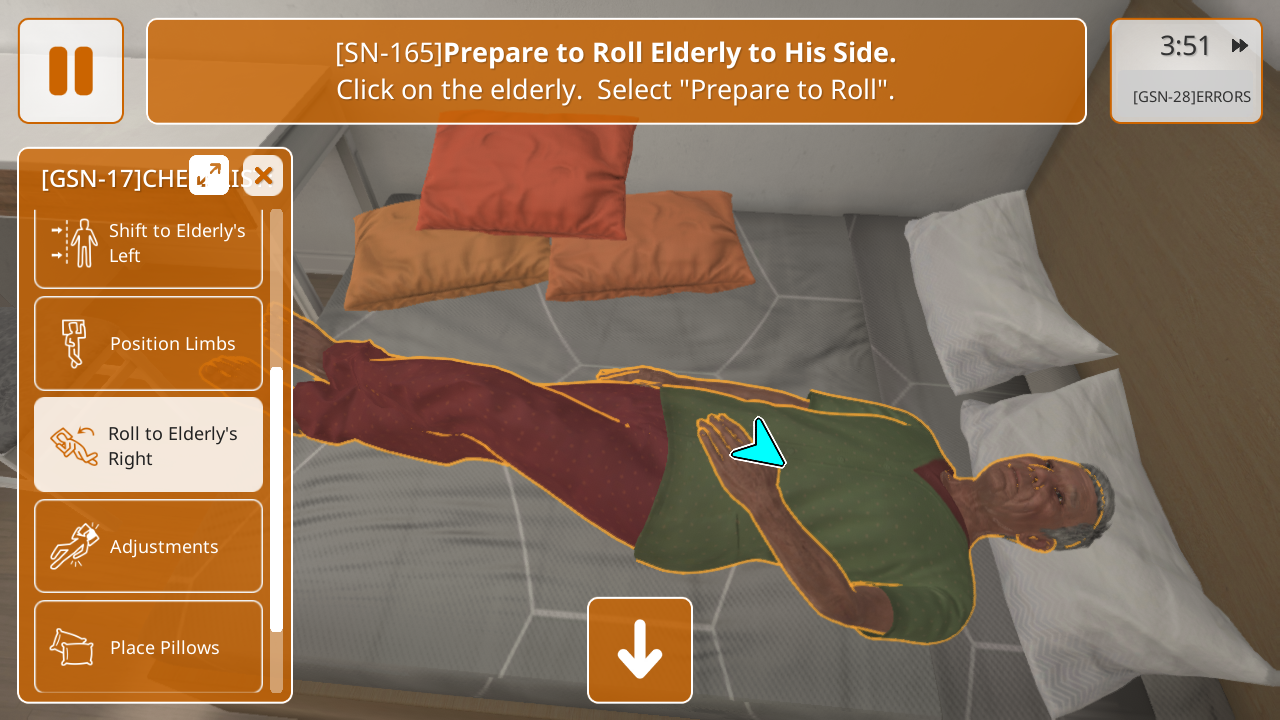Expand the checklist panel
This screenshot has width=1280, height=720.
click(x=209, y=175)
